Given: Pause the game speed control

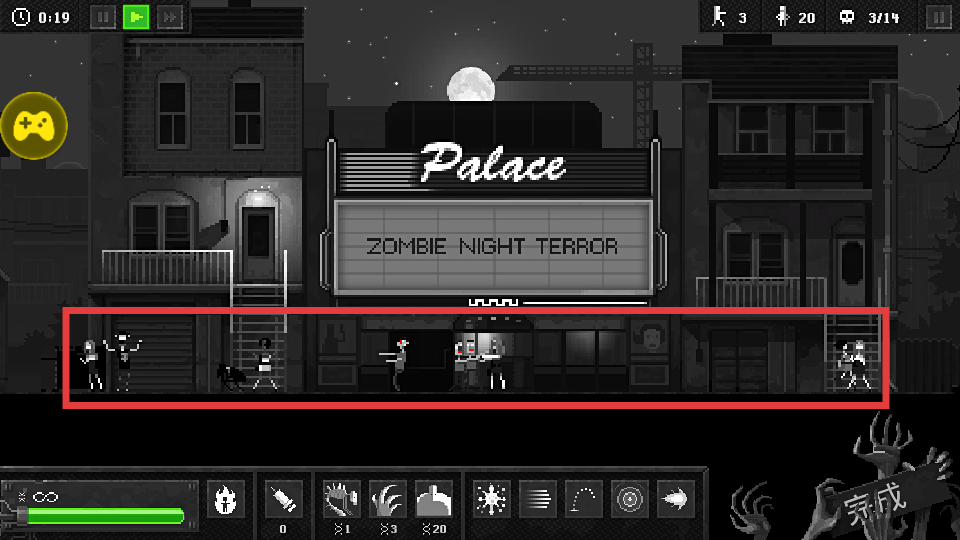Looking at the screenshot, I should [x=103, y=17].
